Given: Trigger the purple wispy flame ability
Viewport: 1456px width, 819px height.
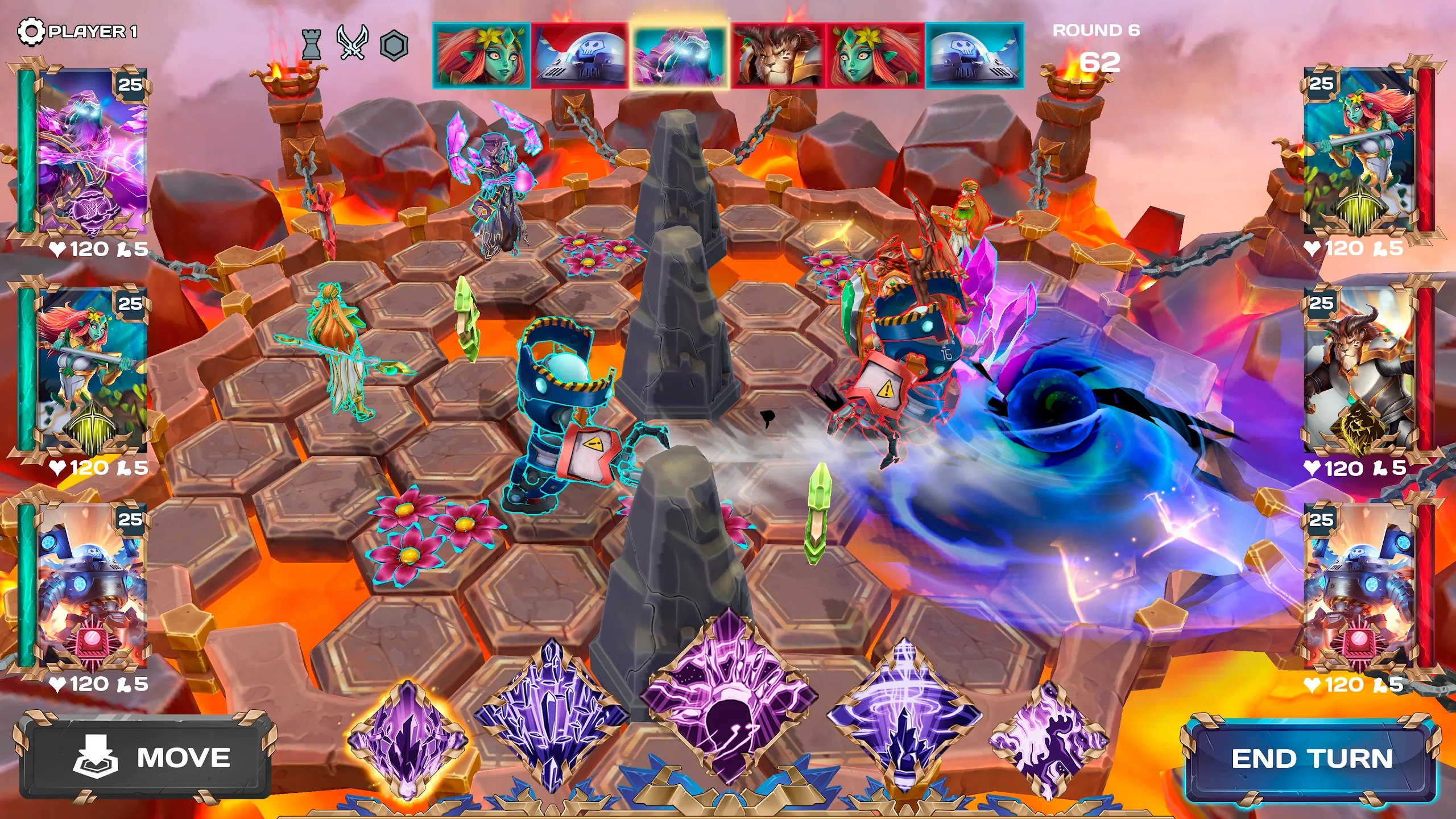Looking at the screenshot, I should [x=1049, y=741].
